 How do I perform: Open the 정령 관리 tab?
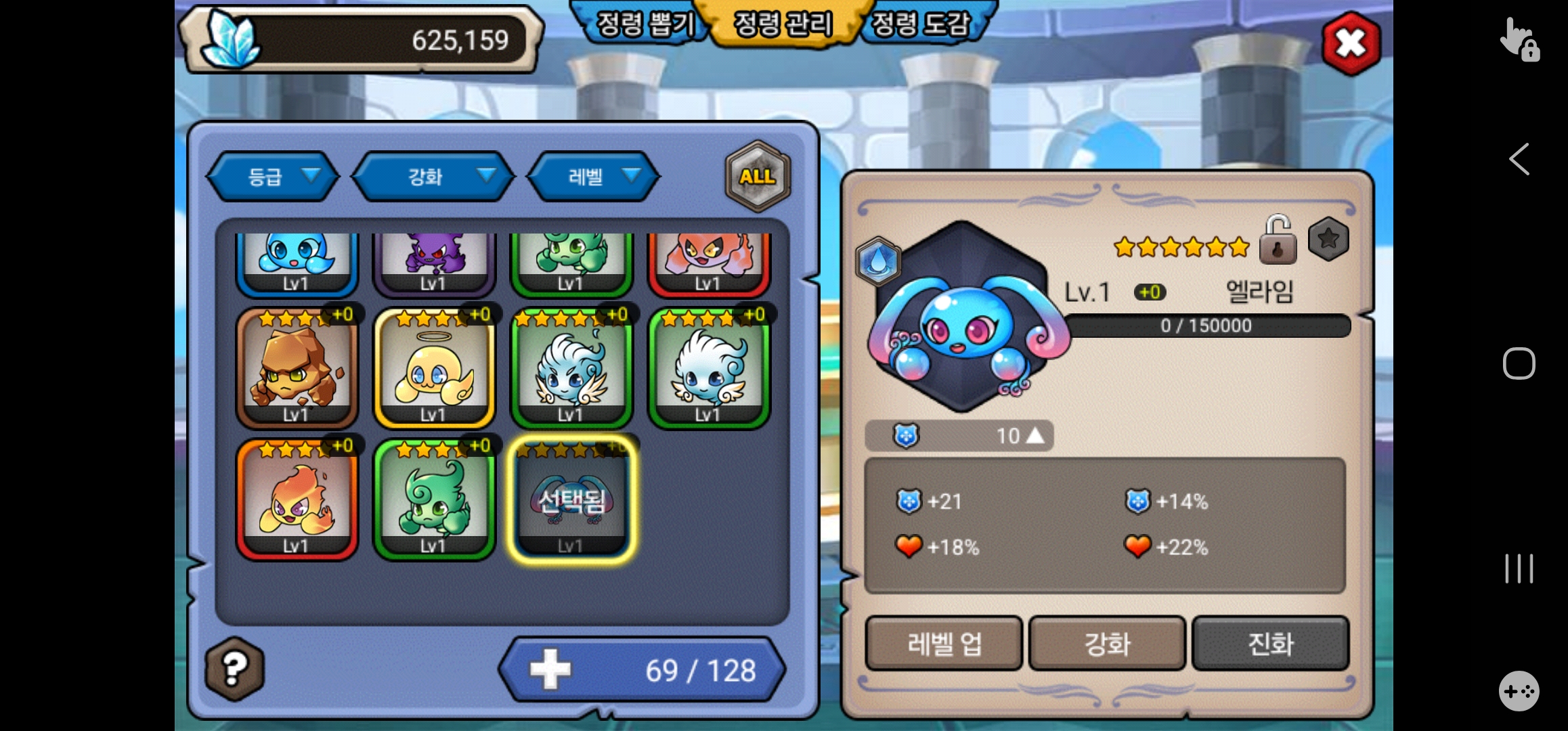[x=783, y=24]
